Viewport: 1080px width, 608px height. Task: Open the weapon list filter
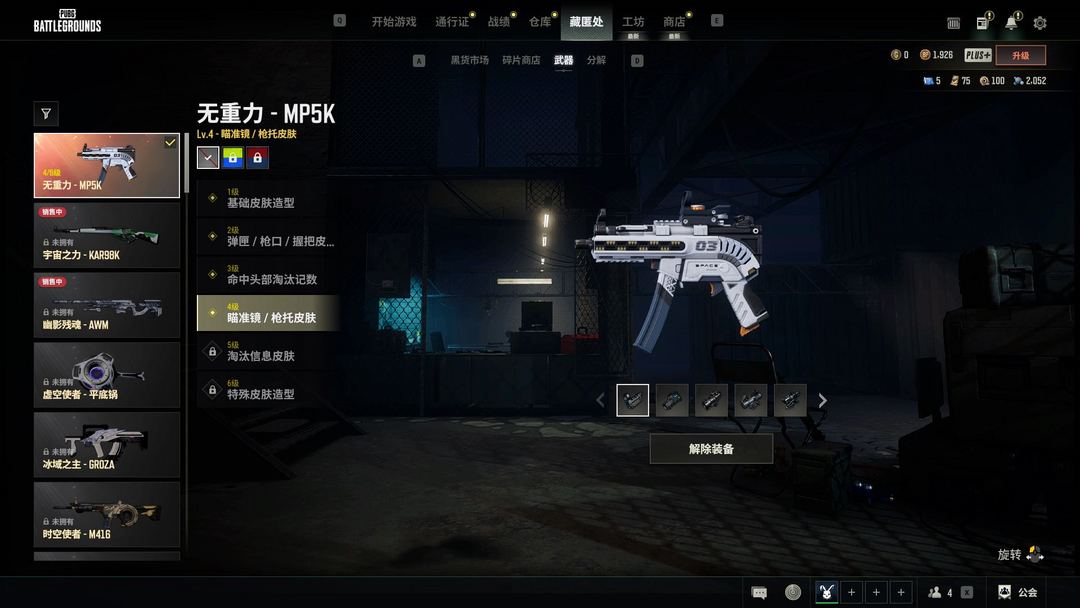point(46,113)
